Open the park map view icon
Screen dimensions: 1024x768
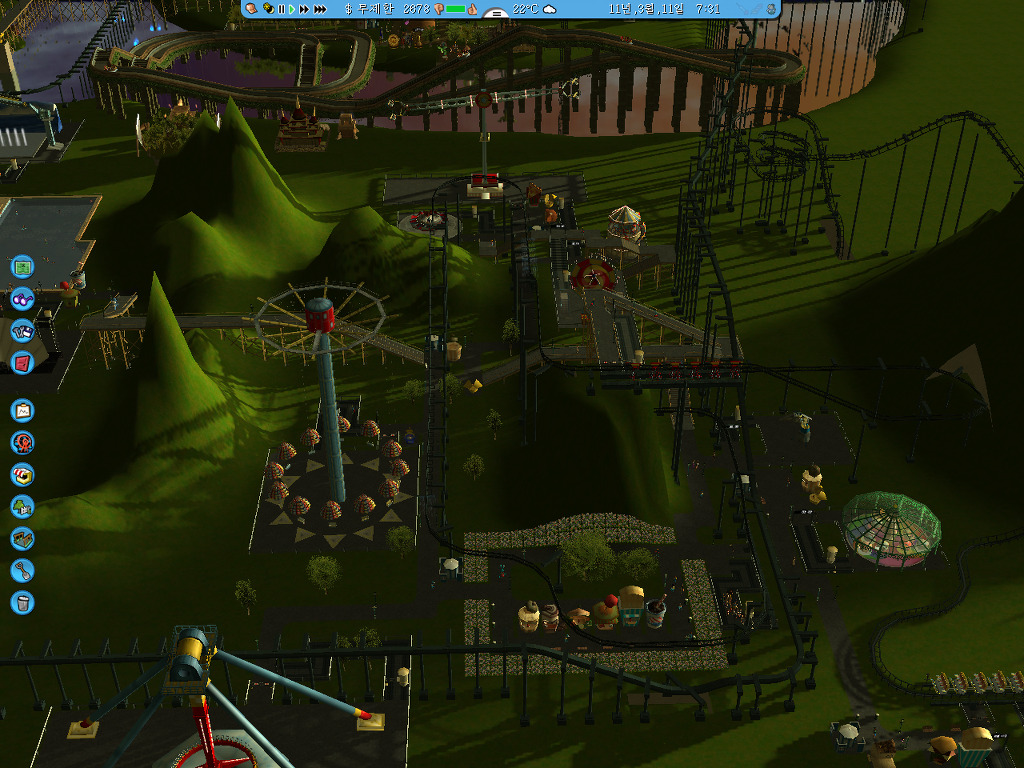[x=22, y=267]
